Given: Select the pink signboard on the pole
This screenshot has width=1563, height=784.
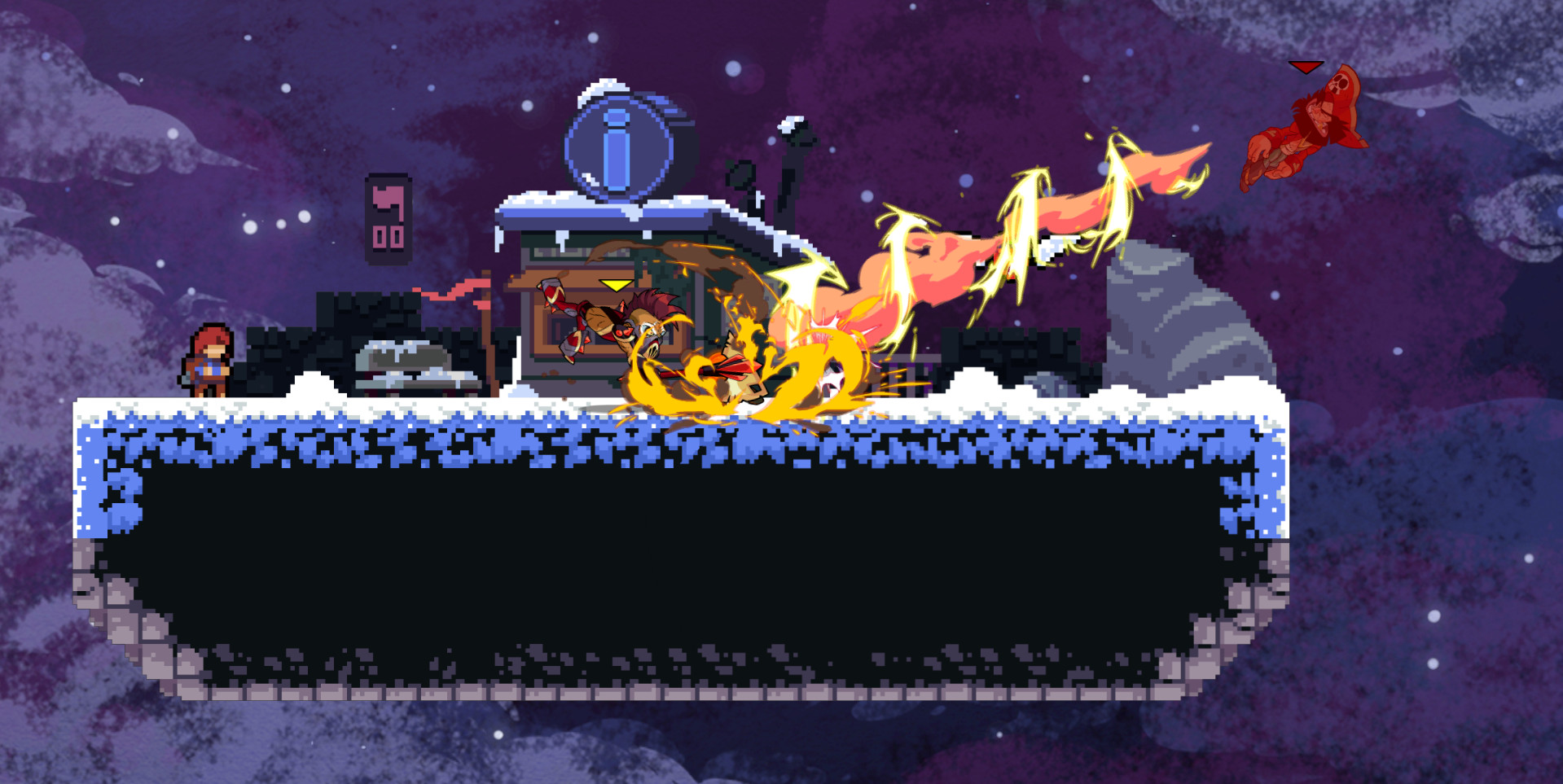Looking at the screenshot, I should [x=387, y=216].
